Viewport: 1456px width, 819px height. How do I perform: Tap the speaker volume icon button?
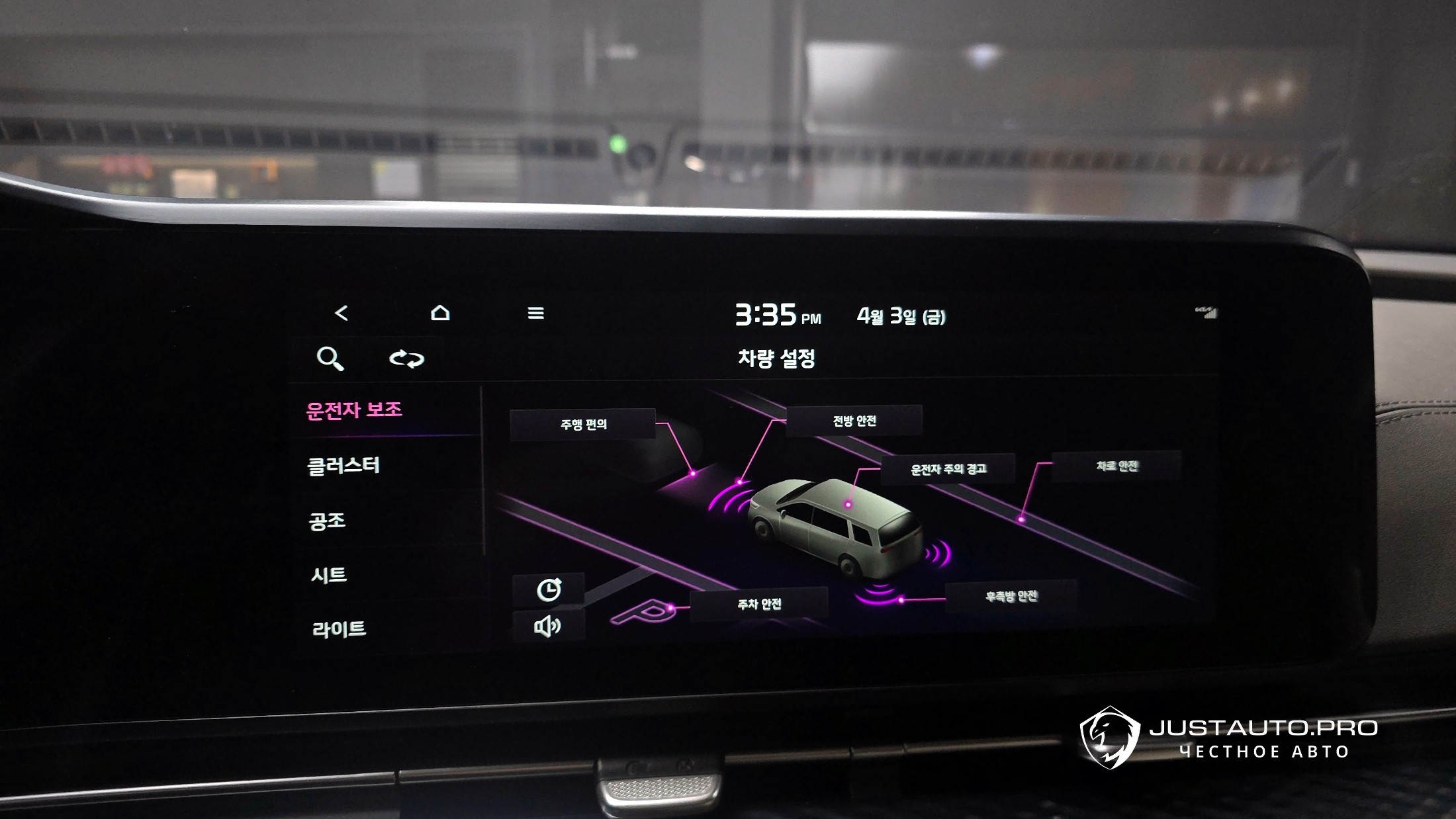click(548, 626)
